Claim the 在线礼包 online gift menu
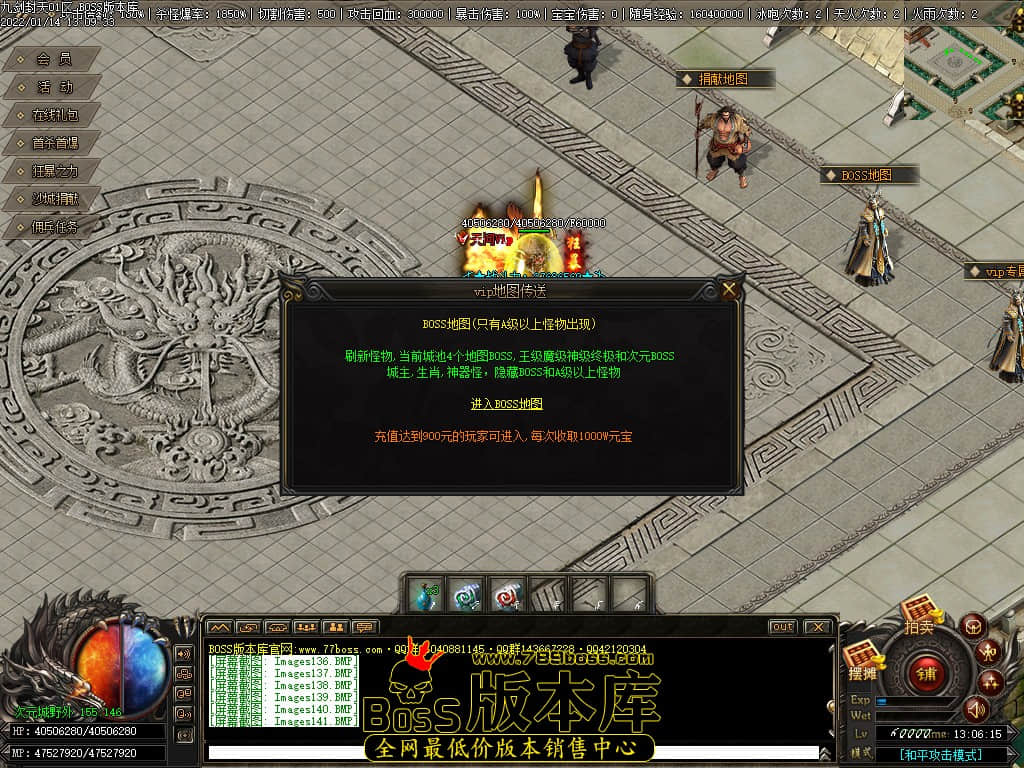Screen dimensions: 1024x768 (x=54, y=116)
